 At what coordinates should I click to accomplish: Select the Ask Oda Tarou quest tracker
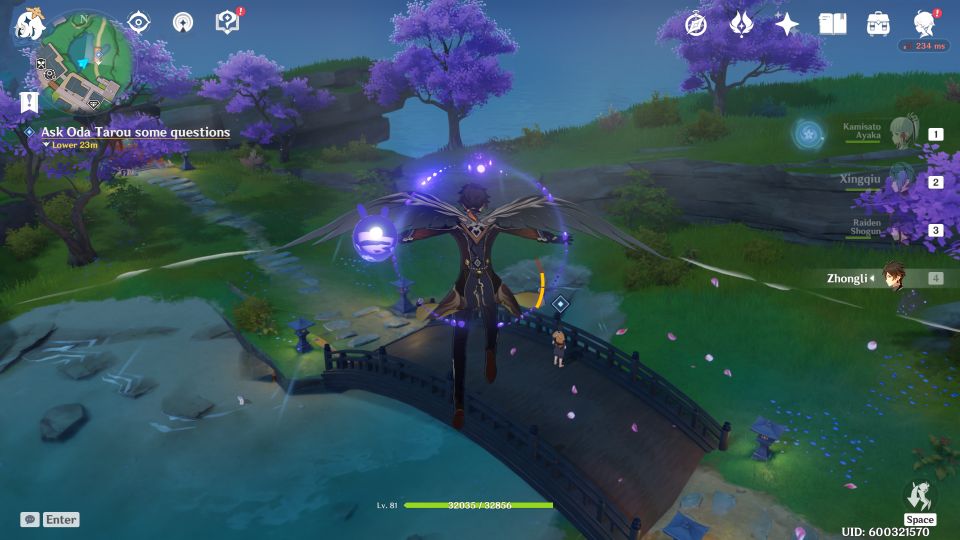[x=135, y=132]
